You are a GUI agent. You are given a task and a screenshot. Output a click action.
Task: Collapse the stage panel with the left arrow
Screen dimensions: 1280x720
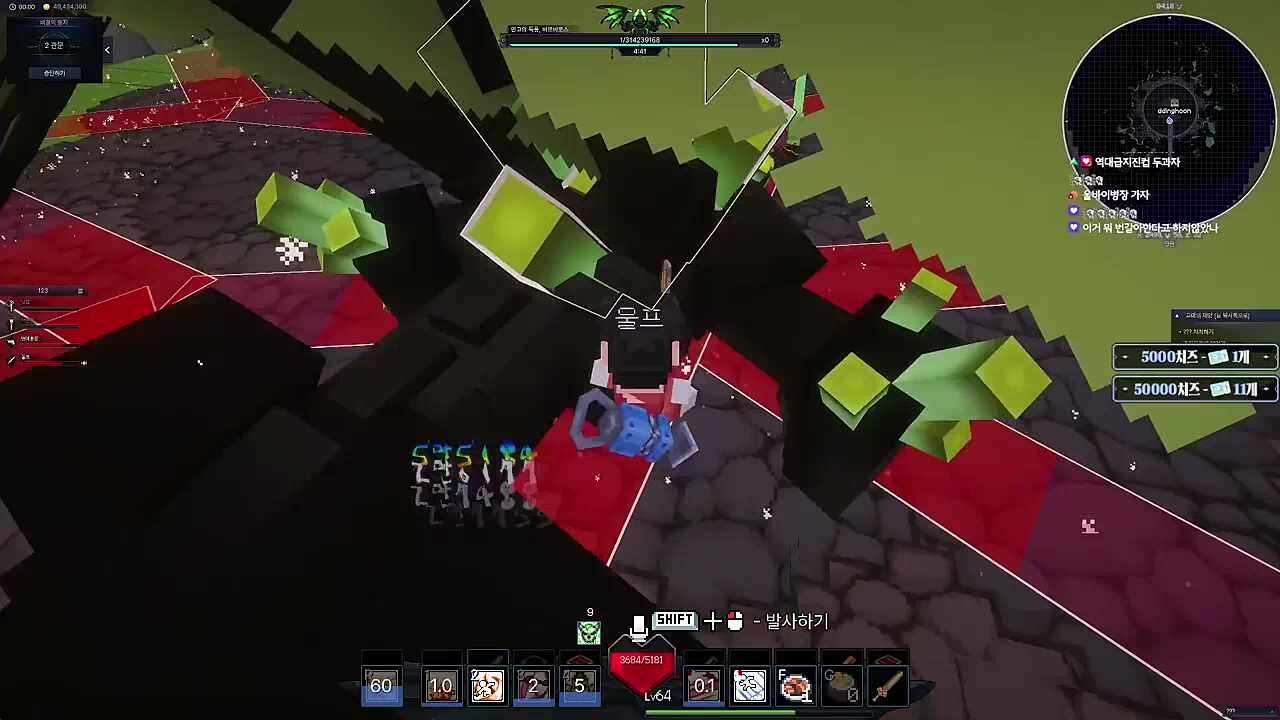coord(107,50)
